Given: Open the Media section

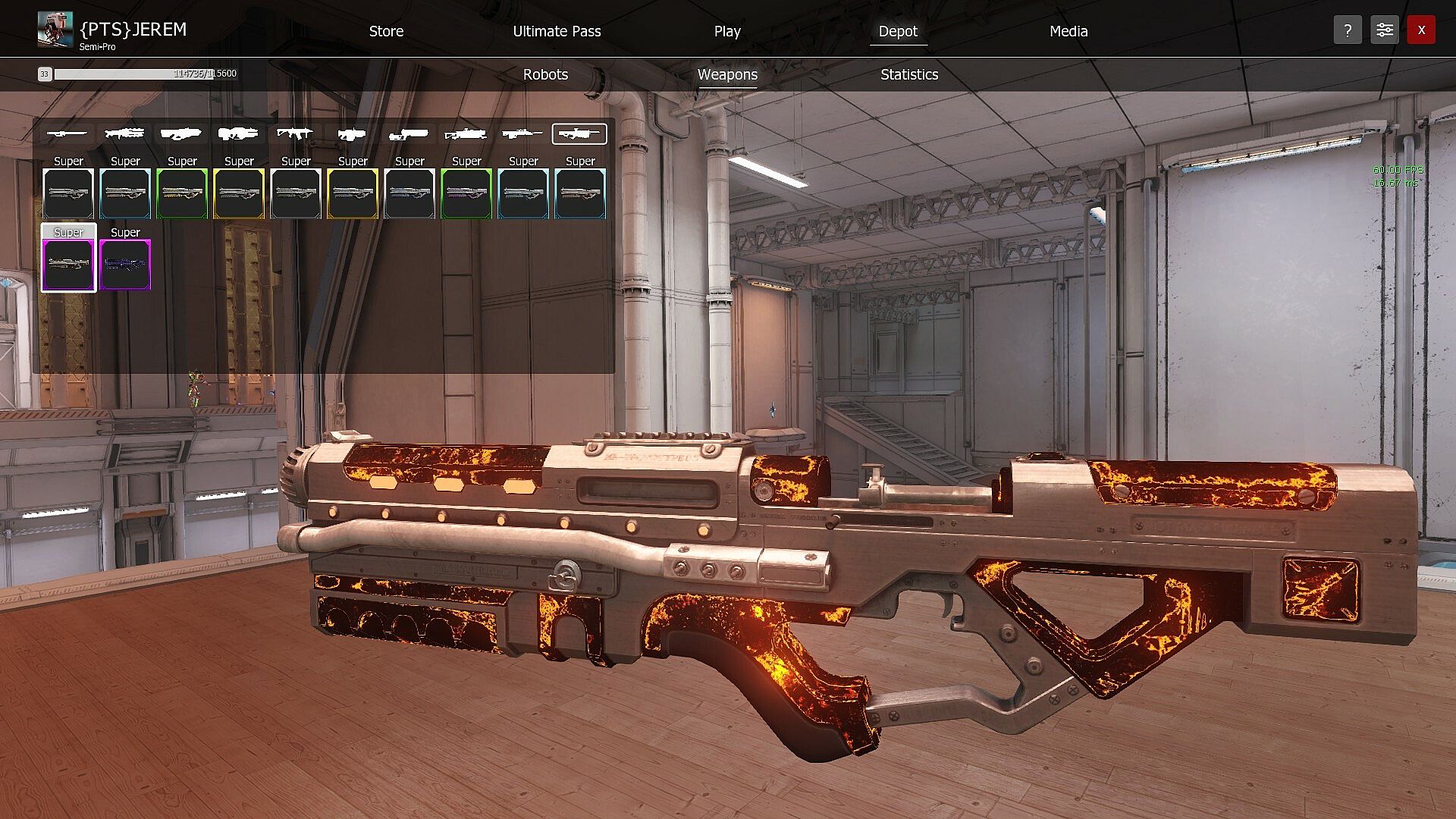Looking at the screenshot, I should (x=1068, y=31).
